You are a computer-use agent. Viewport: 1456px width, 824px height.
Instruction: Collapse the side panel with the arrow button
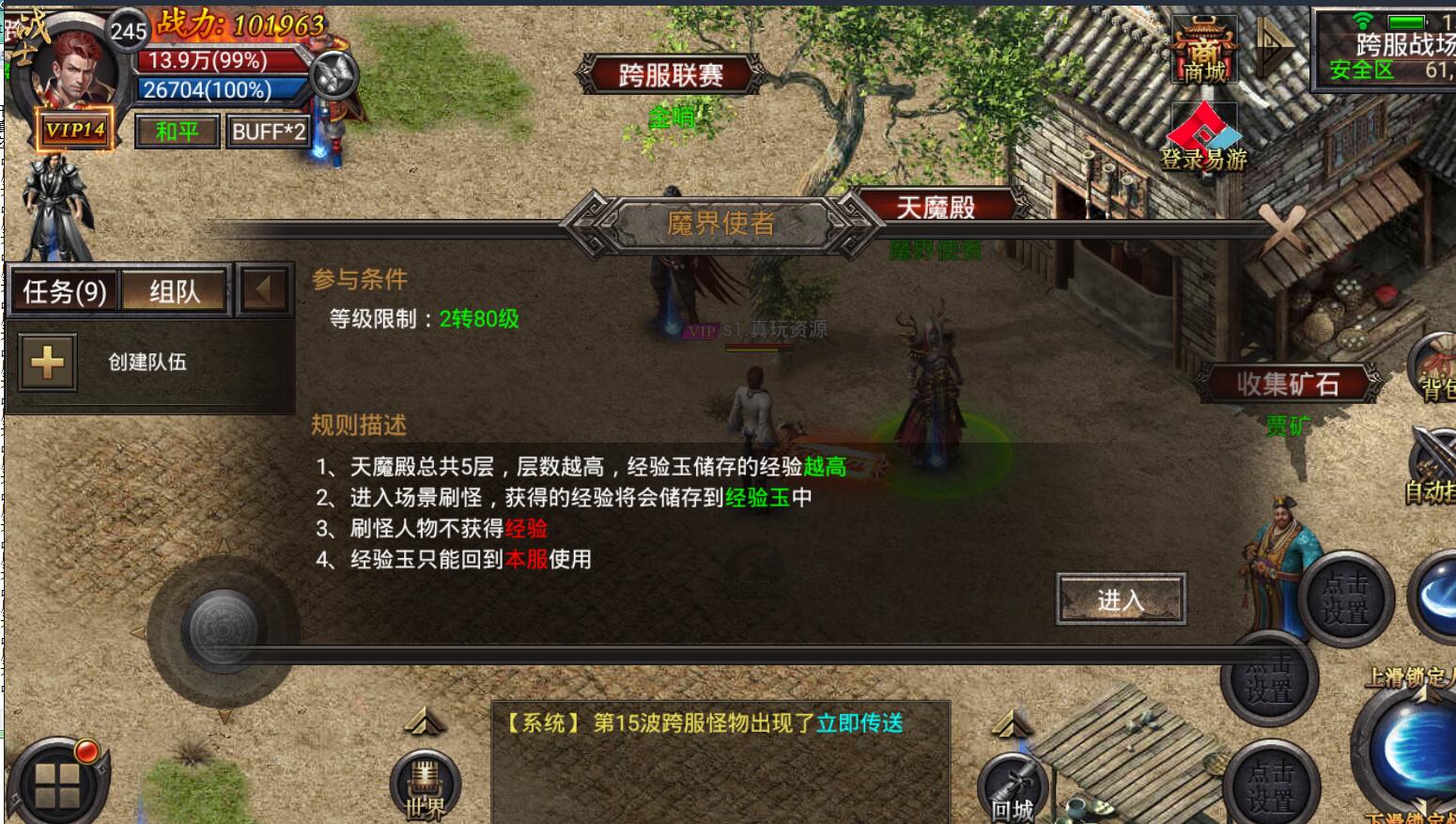point(263,290)
